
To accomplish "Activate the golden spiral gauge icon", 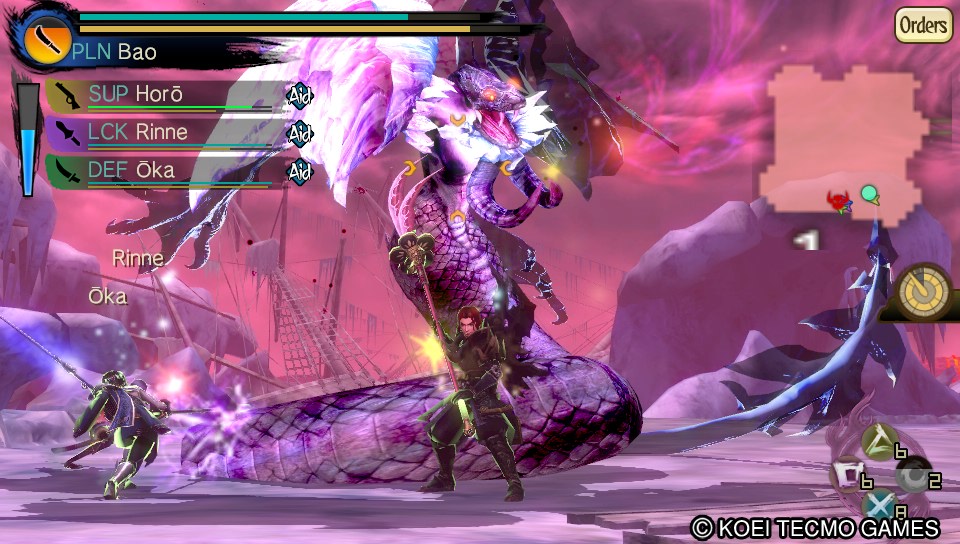I will (923, 292).
